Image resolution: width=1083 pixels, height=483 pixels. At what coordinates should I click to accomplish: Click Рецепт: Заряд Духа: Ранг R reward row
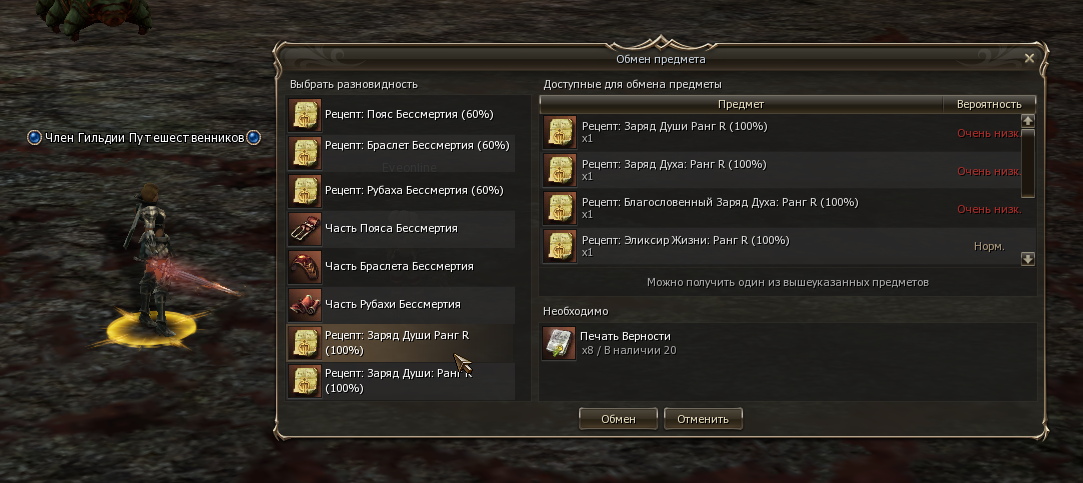pos(740,170)
